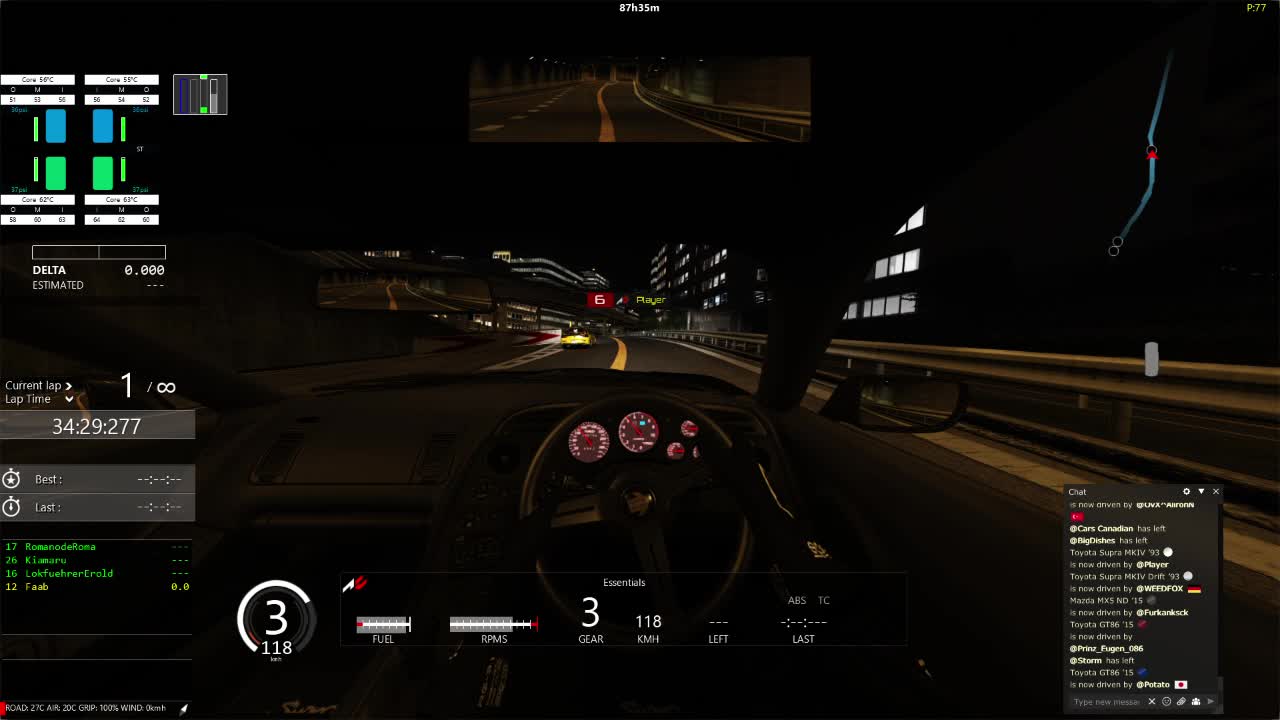
Task: Select @Potato in the chat log
Action: coord(1154,685)
